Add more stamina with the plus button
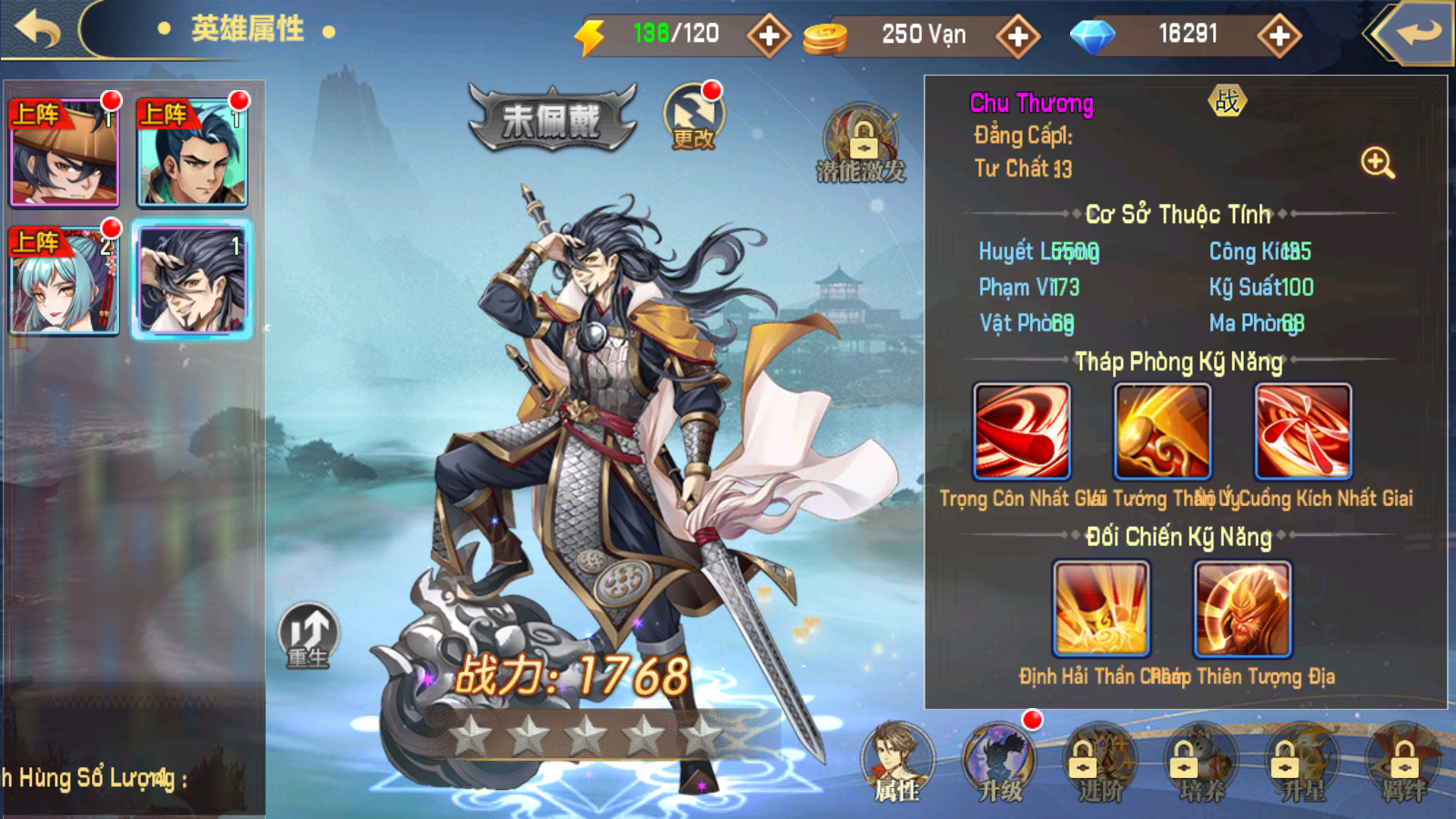The width and height of the screenshot is (1456, 819). point(769,36)
